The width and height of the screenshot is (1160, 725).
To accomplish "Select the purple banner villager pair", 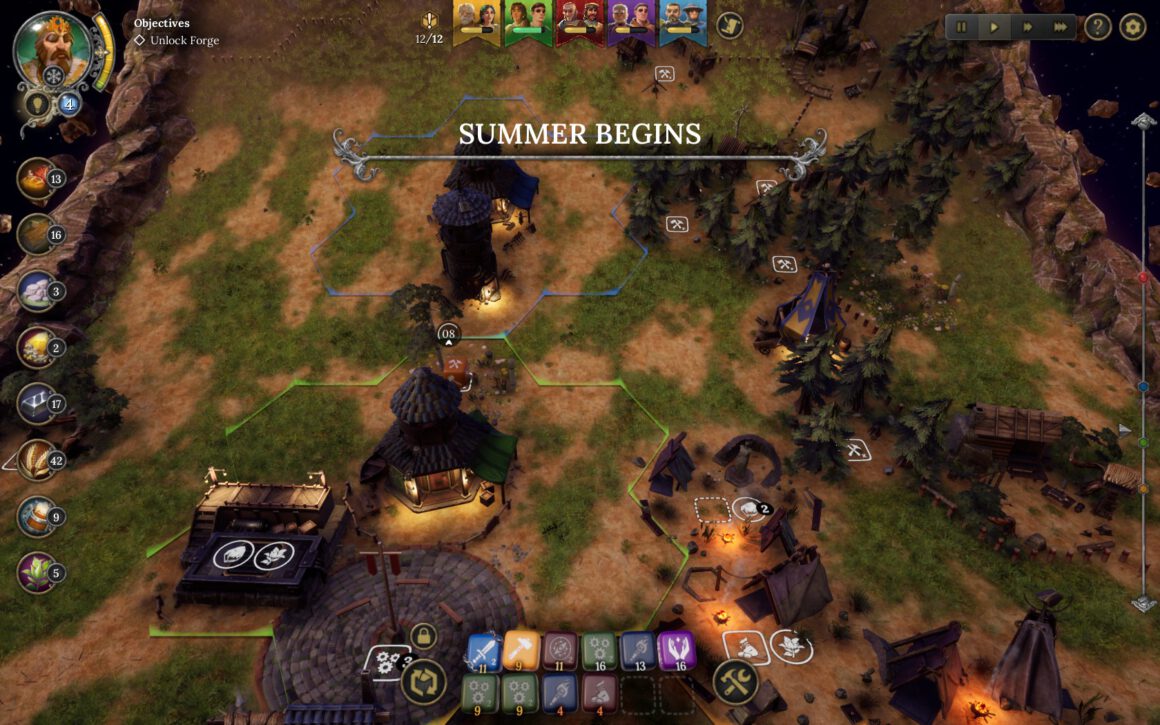I will pos(630,22).
